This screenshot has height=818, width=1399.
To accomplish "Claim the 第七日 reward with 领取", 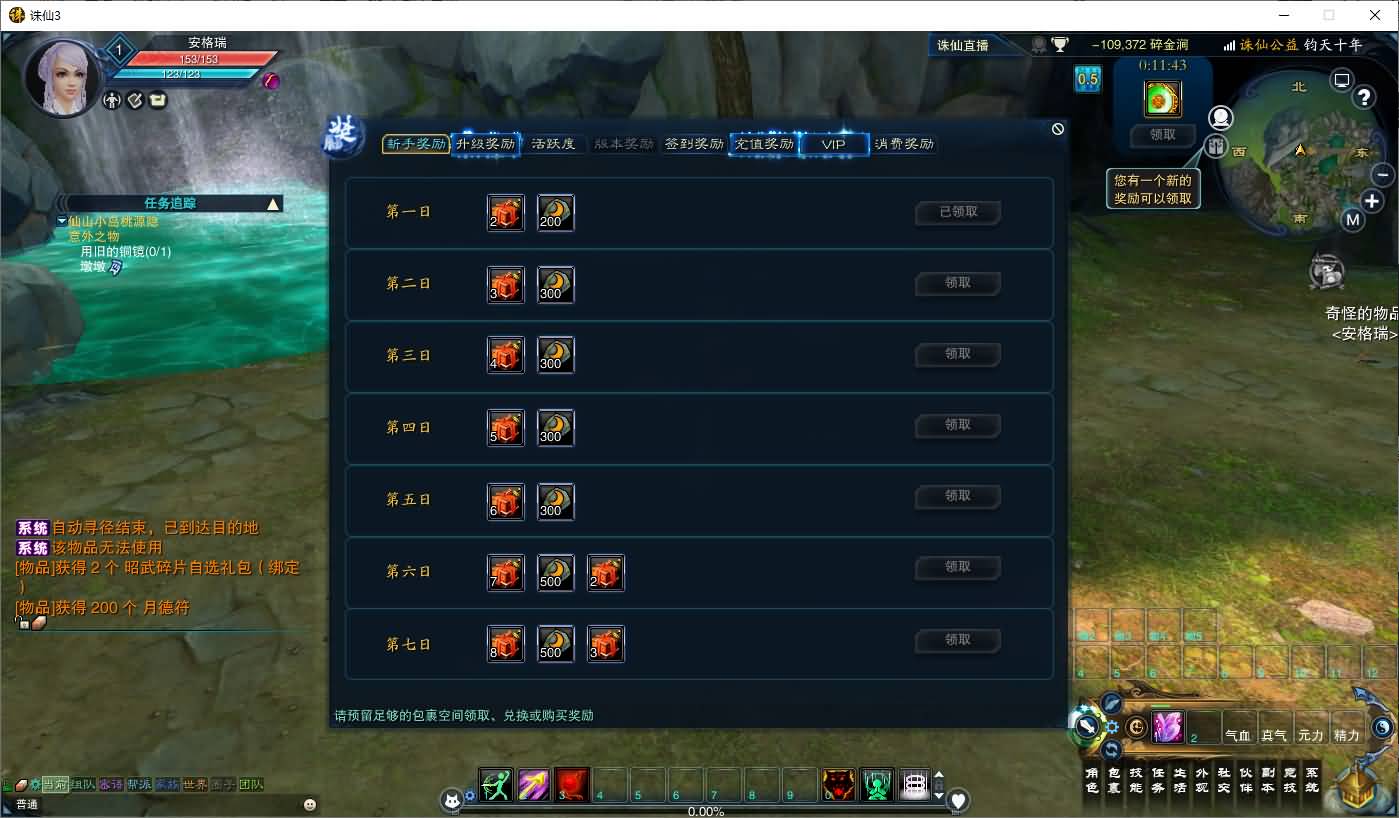I will coord(958,640).
